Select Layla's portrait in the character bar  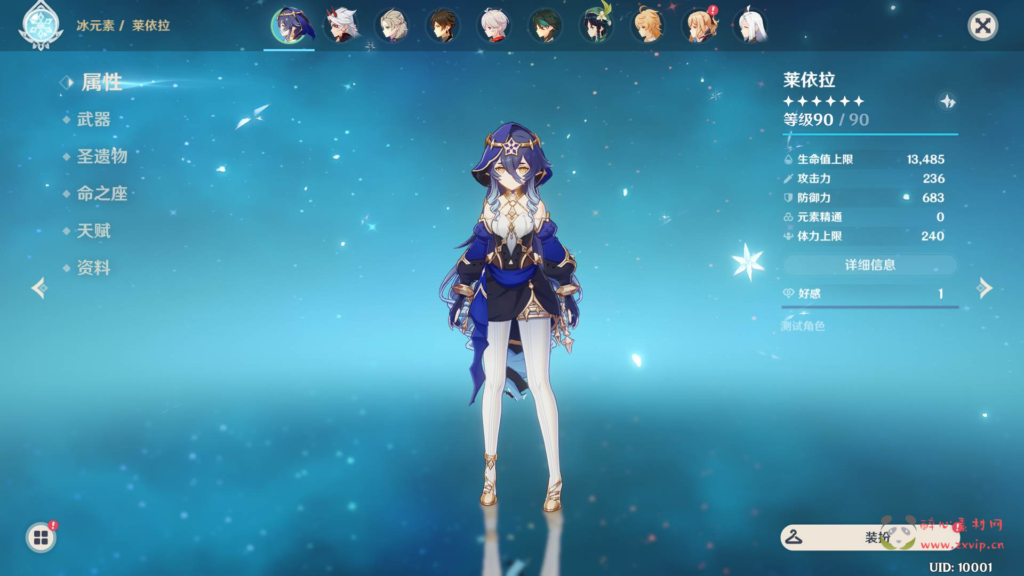290,26
